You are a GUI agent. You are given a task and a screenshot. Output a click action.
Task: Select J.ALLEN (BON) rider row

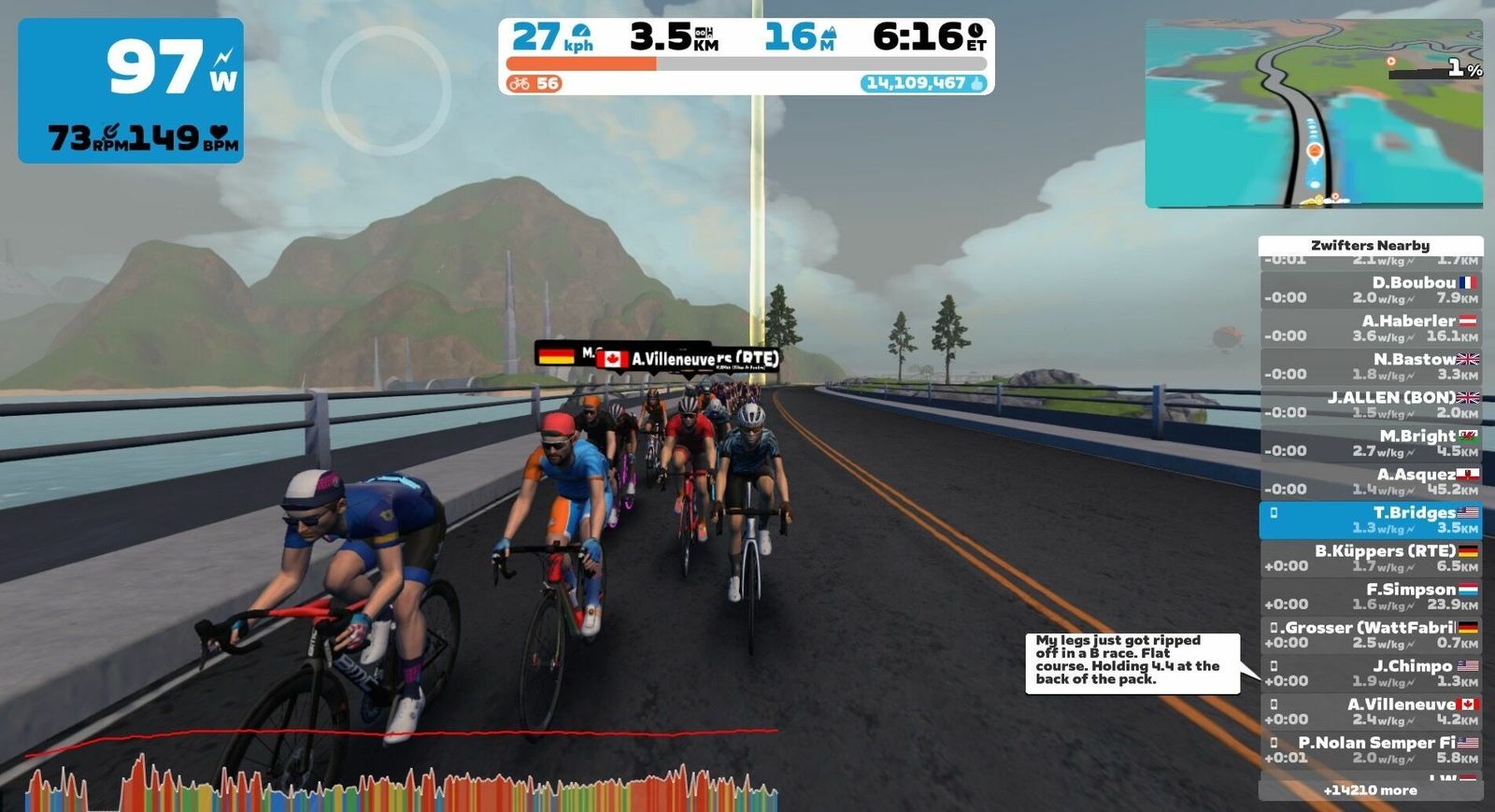point(1371,405)
